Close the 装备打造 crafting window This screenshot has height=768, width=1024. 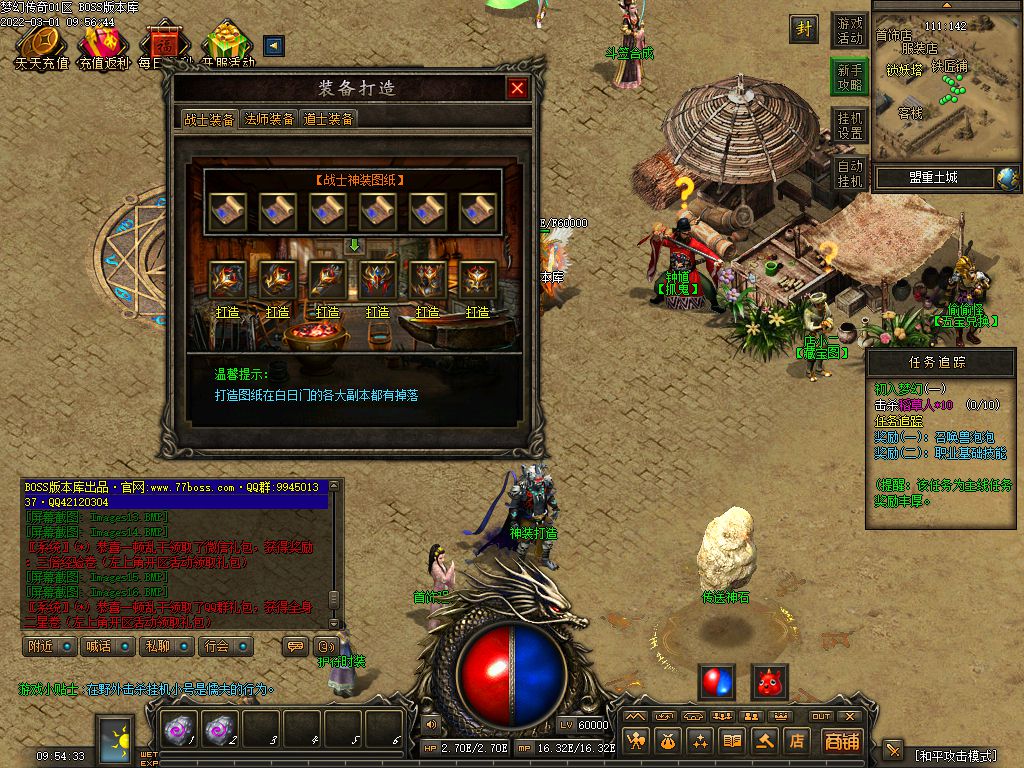(517, 88)
